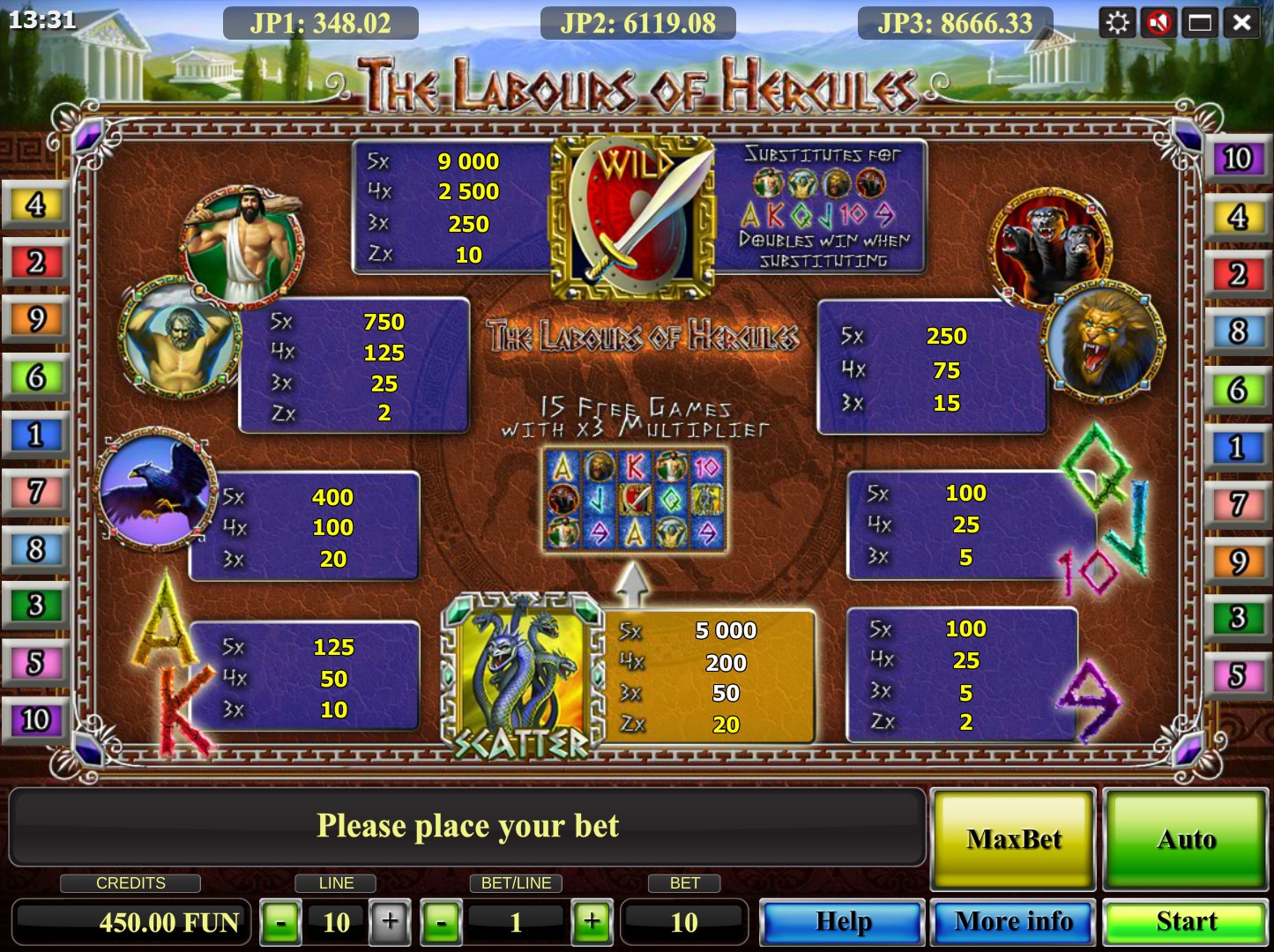The width and height of the screenshot is (1274, 952).
Task: Decrease the number of lines
Action: [x=281, y=923]
